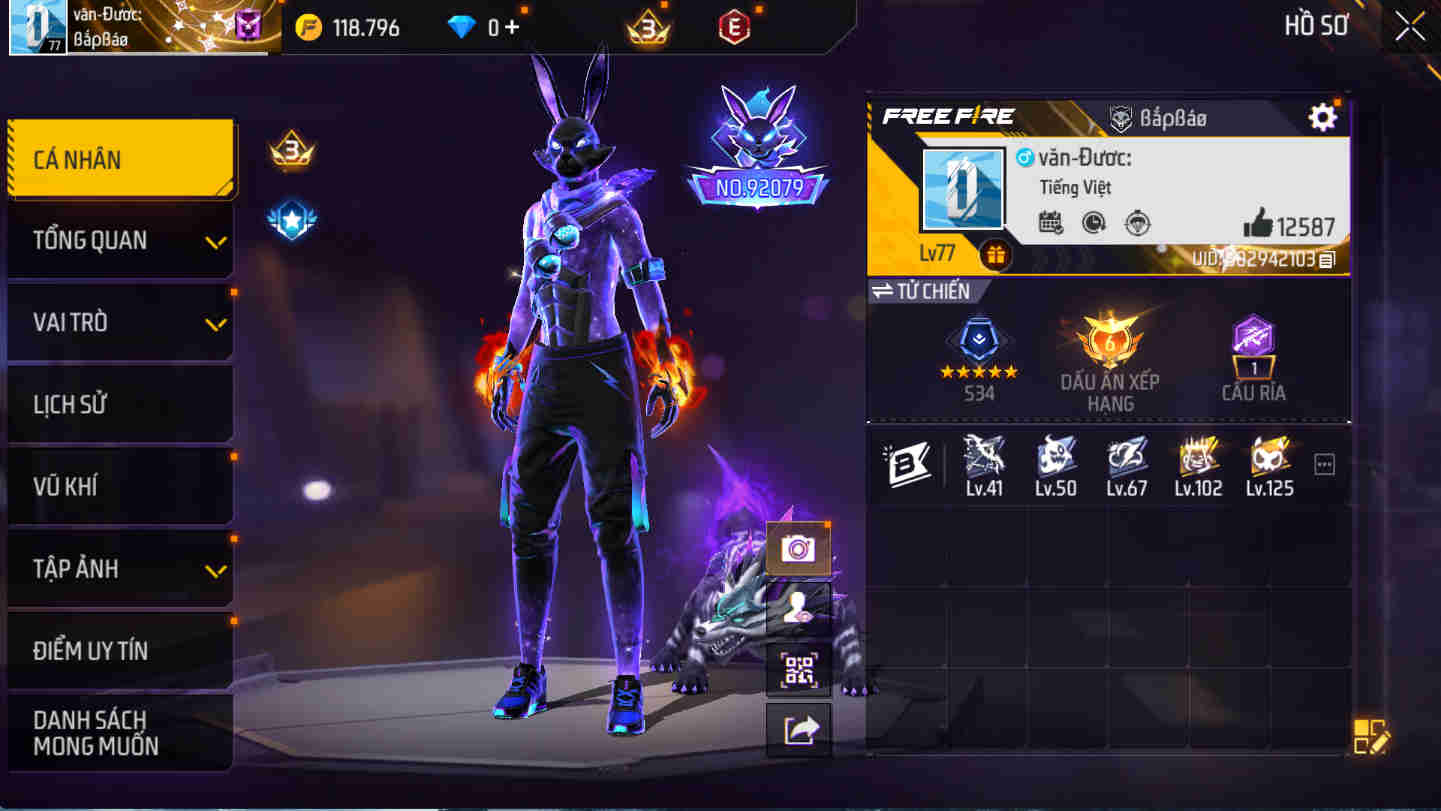Open the gift icon beside Lv77
Screen dimensions: 1441x811
(995, 256)
